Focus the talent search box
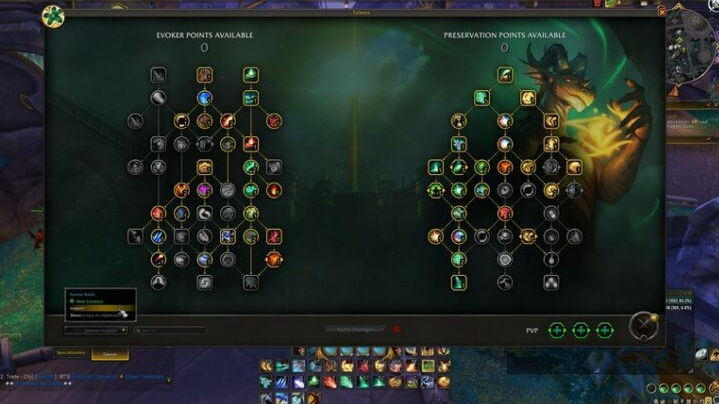Viewport: 719px width, 404px height. (171, 330)
